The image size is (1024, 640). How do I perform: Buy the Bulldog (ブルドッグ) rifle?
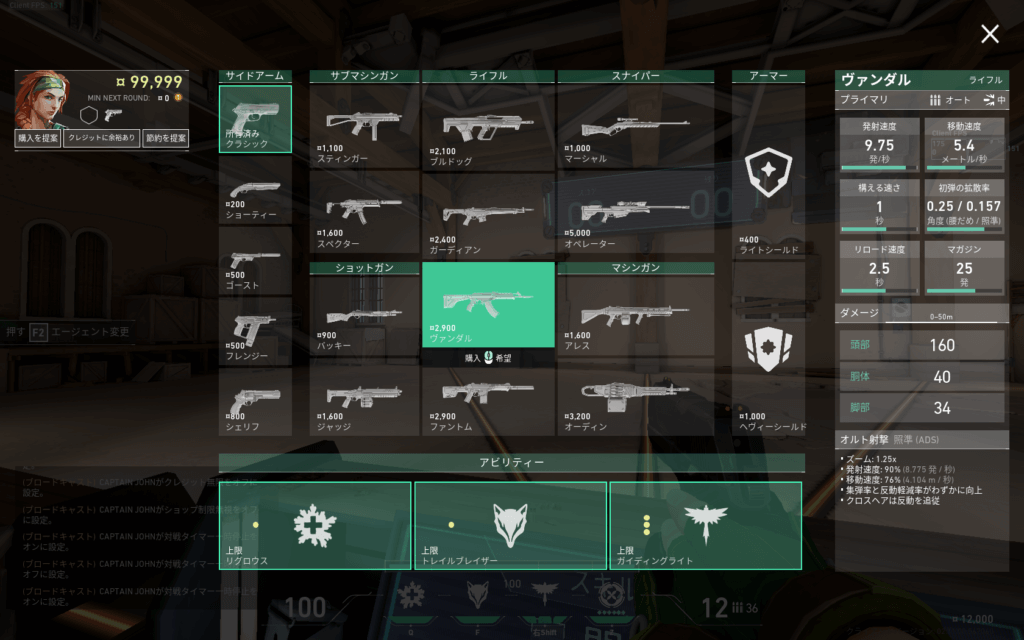(x=488, y=127)
